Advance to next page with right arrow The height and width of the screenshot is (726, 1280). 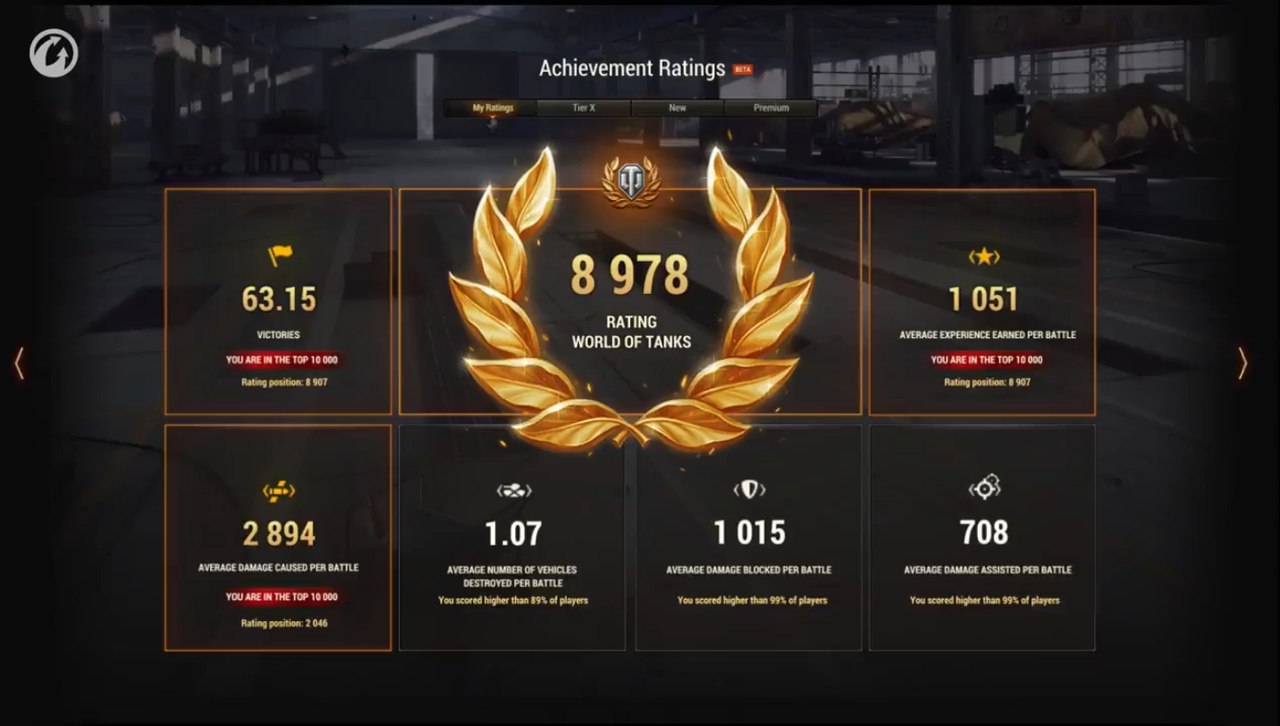click(1242, 363)
